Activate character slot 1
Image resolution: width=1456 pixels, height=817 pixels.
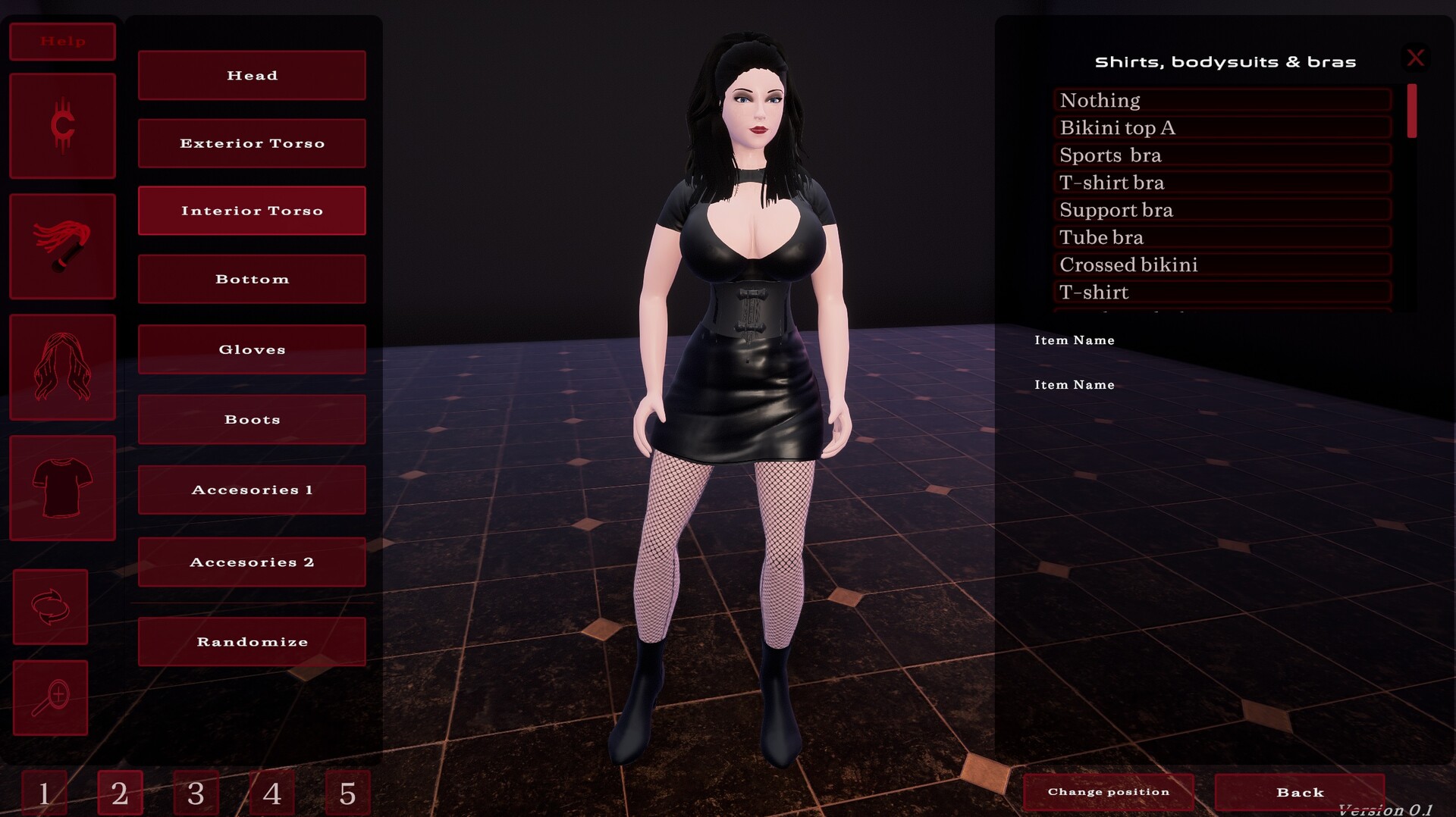point(44,794)
